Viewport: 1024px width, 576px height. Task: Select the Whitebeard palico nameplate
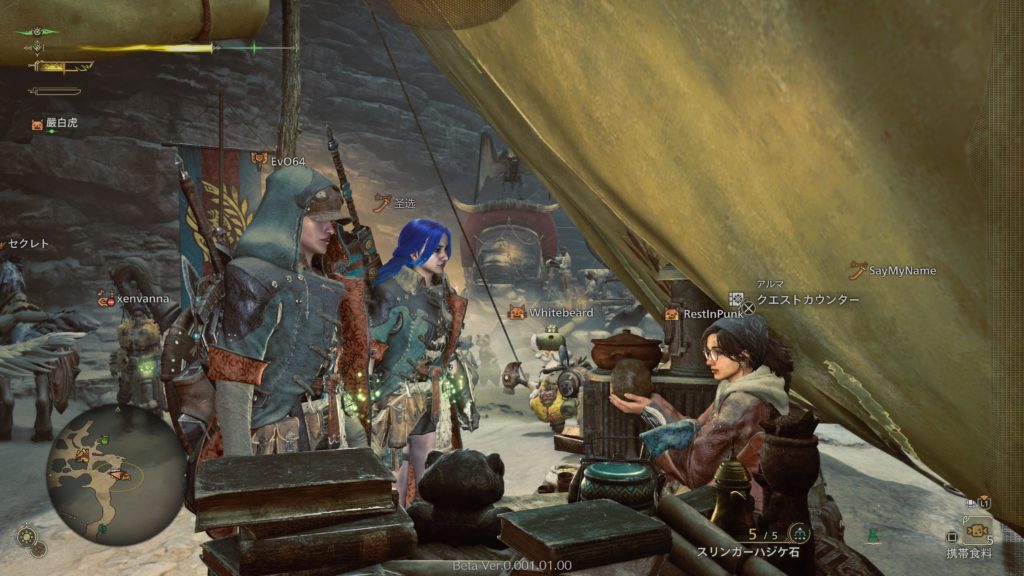561,313
